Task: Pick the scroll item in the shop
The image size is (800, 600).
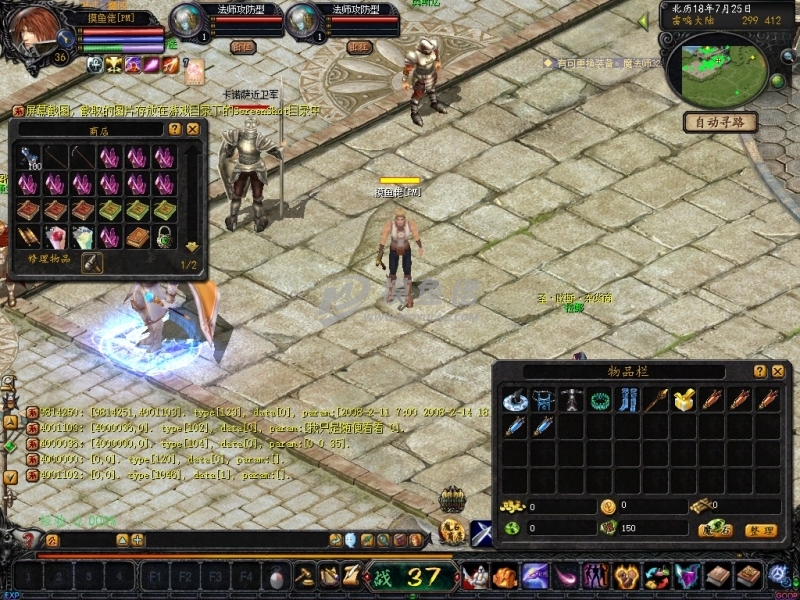Action: point(28,237)
